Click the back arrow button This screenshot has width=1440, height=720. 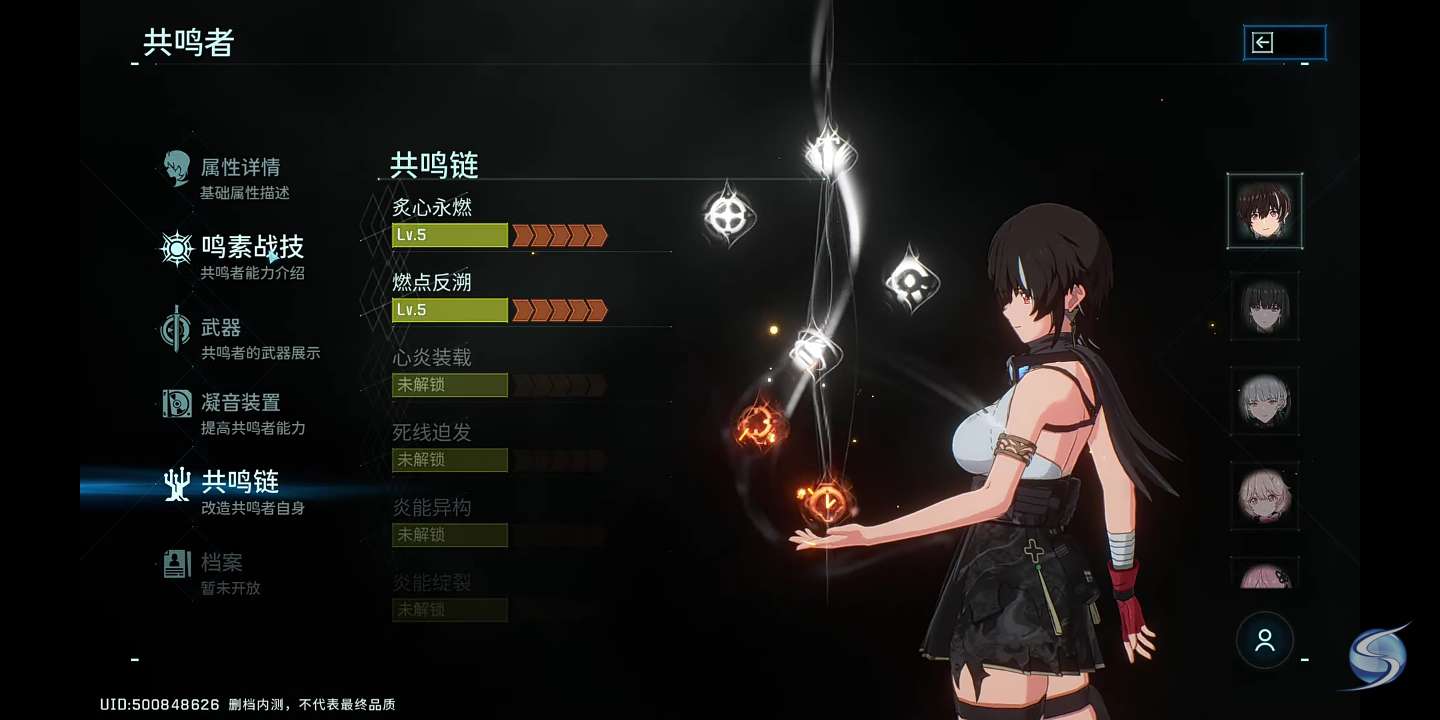(1284, 42)
